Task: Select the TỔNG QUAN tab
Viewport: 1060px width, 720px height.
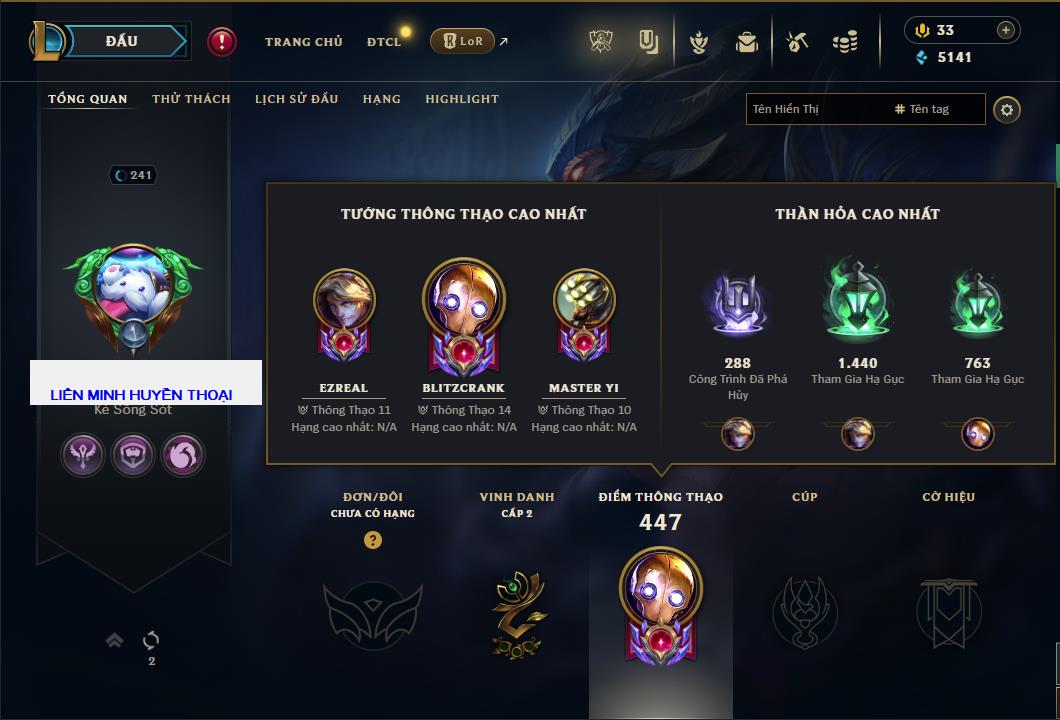Action: tap(88, 99)
